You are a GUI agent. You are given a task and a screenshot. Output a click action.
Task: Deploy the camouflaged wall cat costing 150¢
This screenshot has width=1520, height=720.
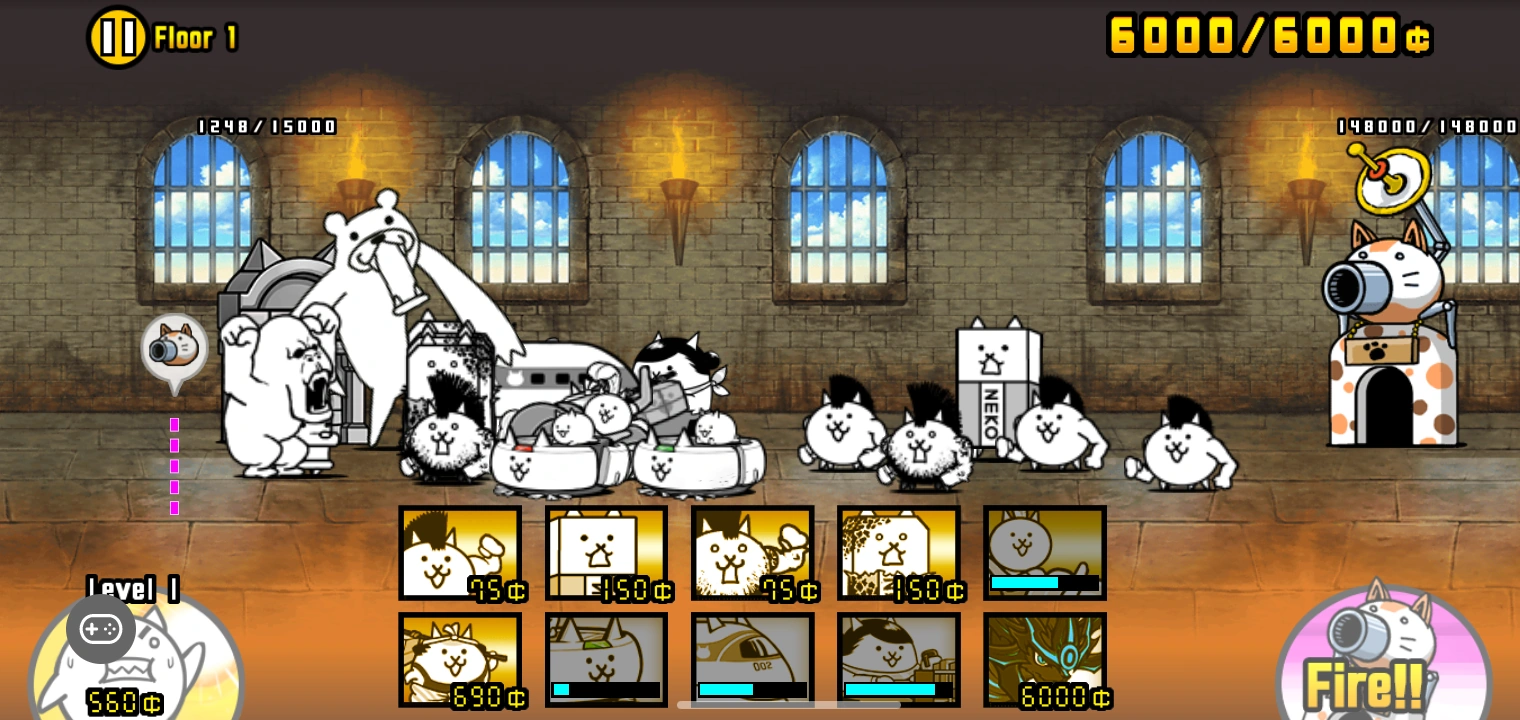(x=899, y=553)
